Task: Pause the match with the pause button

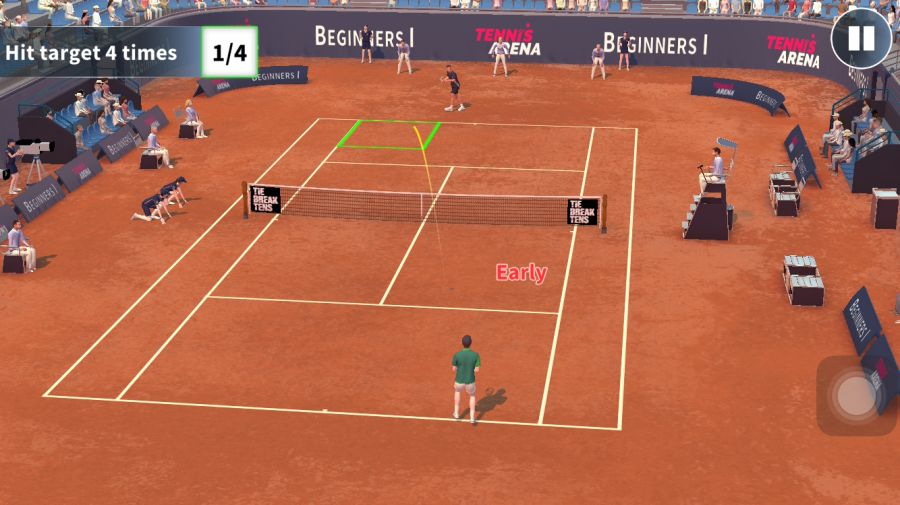Action: (860, 39)
